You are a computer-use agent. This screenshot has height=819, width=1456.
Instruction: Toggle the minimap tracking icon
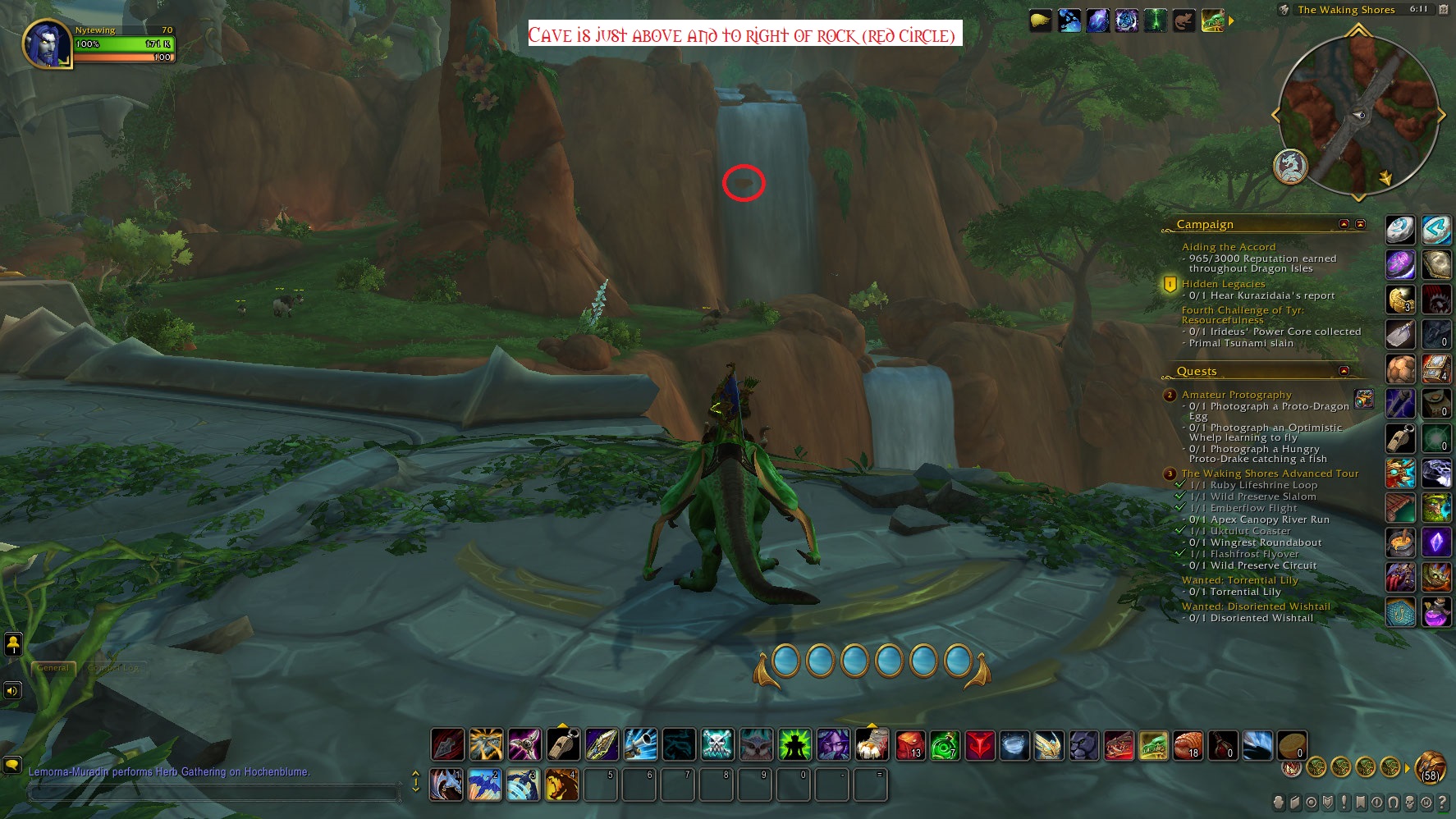pos(1284,10)
